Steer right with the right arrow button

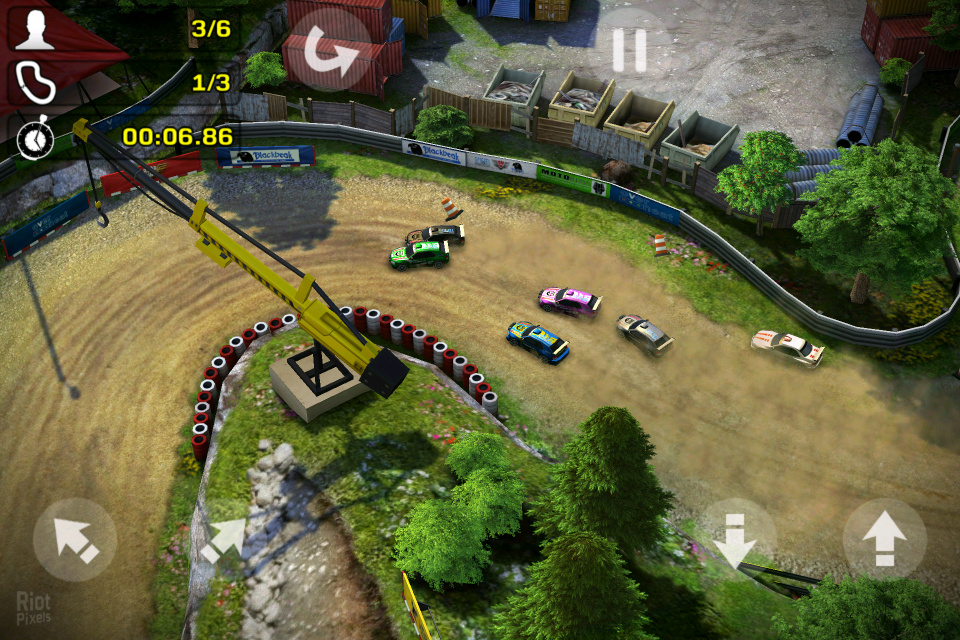coord(223,540)
